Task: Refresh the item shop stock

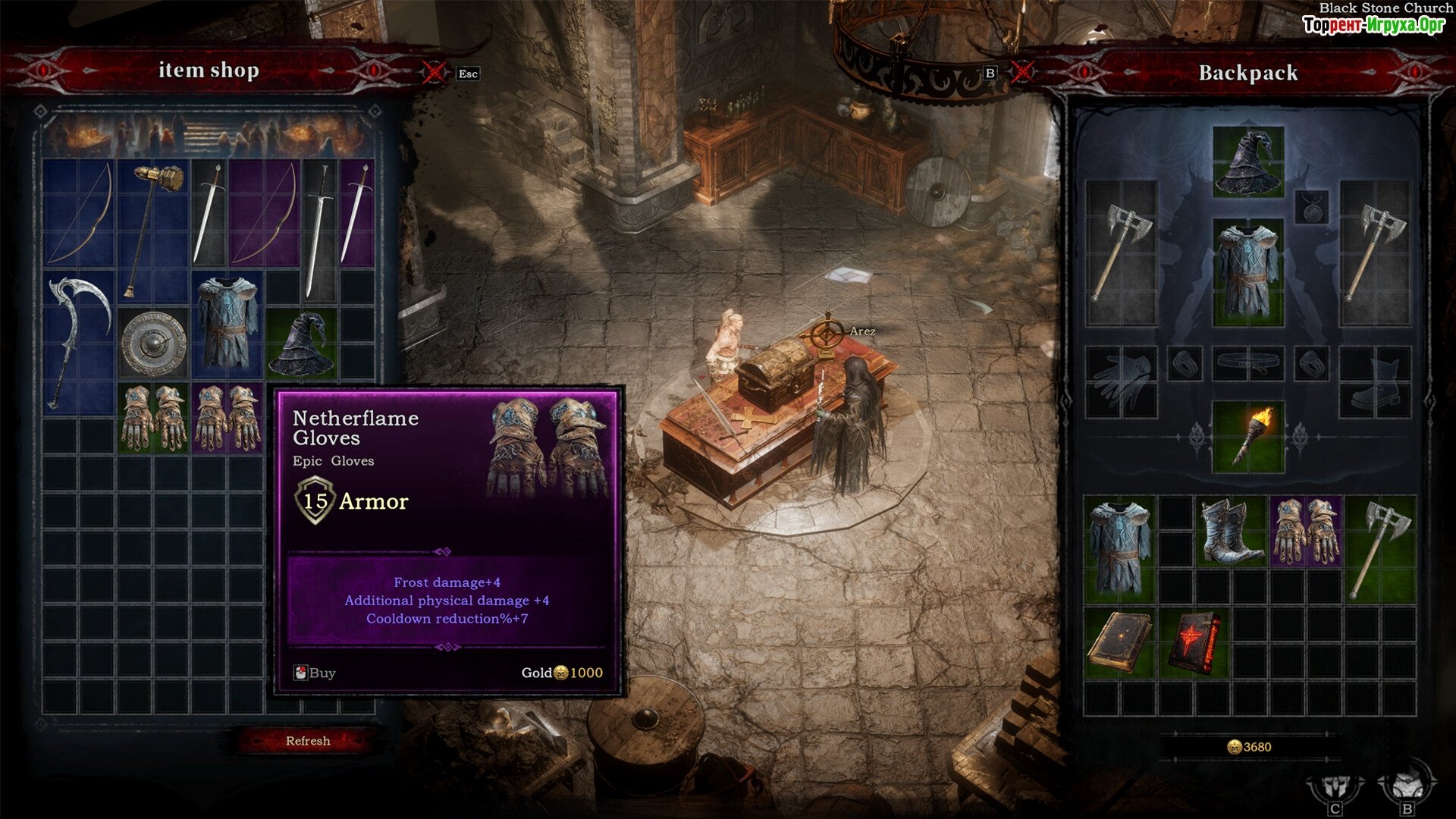Action: click(x=307, y=741)
